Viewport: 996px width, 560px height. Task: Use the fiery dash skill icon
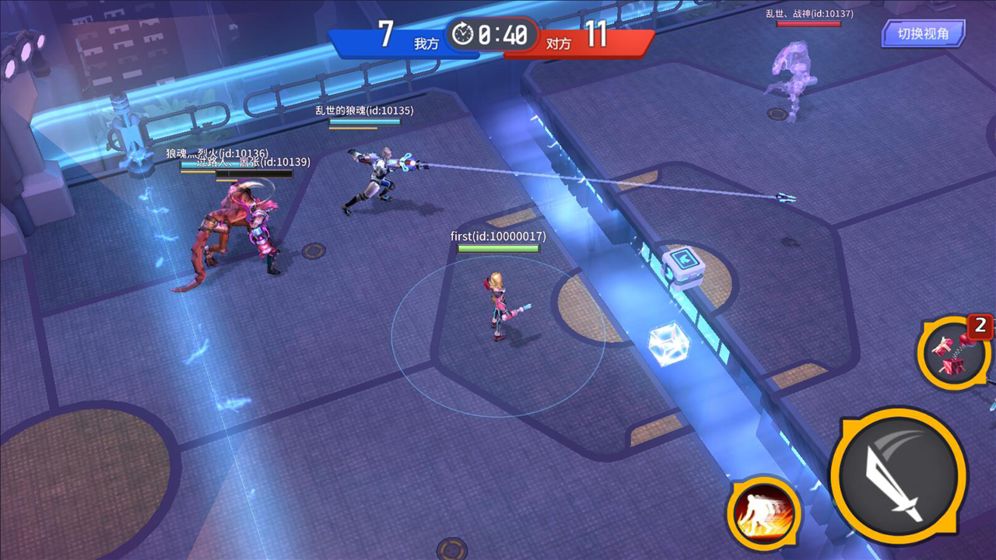[x=763, y=511]
